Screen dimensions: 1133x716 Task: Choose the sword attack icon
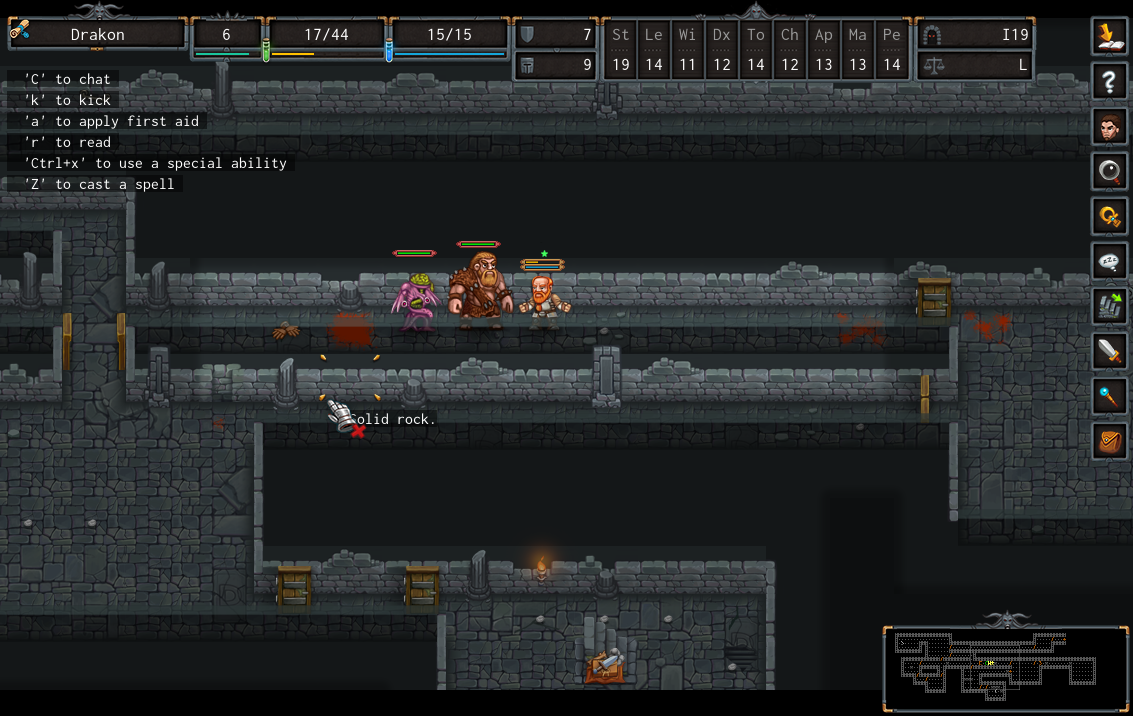click(1109, 352)
